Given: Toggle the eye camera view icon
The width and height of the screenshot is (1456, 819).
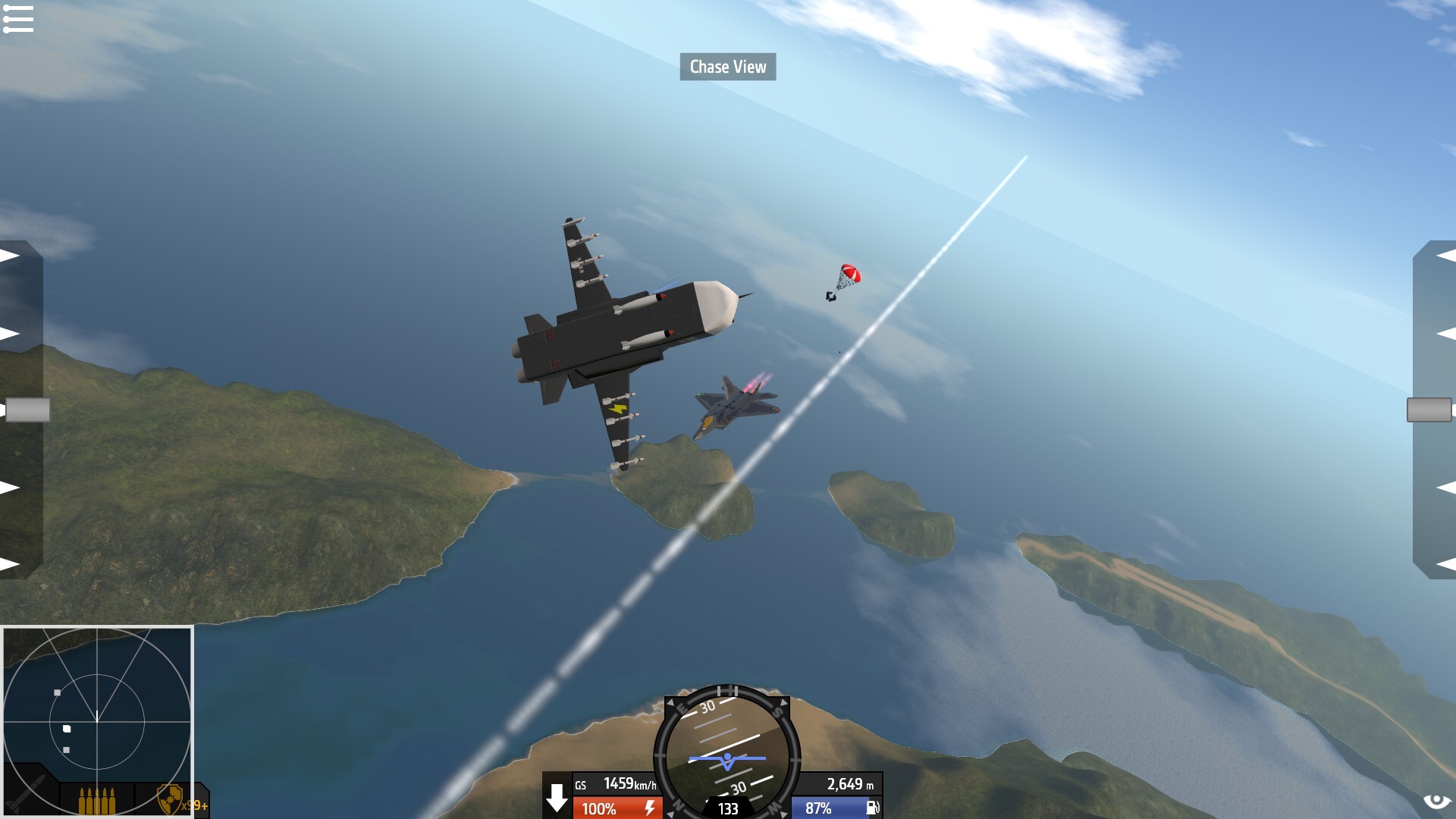Looking at the screenshot, I should pyautogui.click(x=1436, y=802).
